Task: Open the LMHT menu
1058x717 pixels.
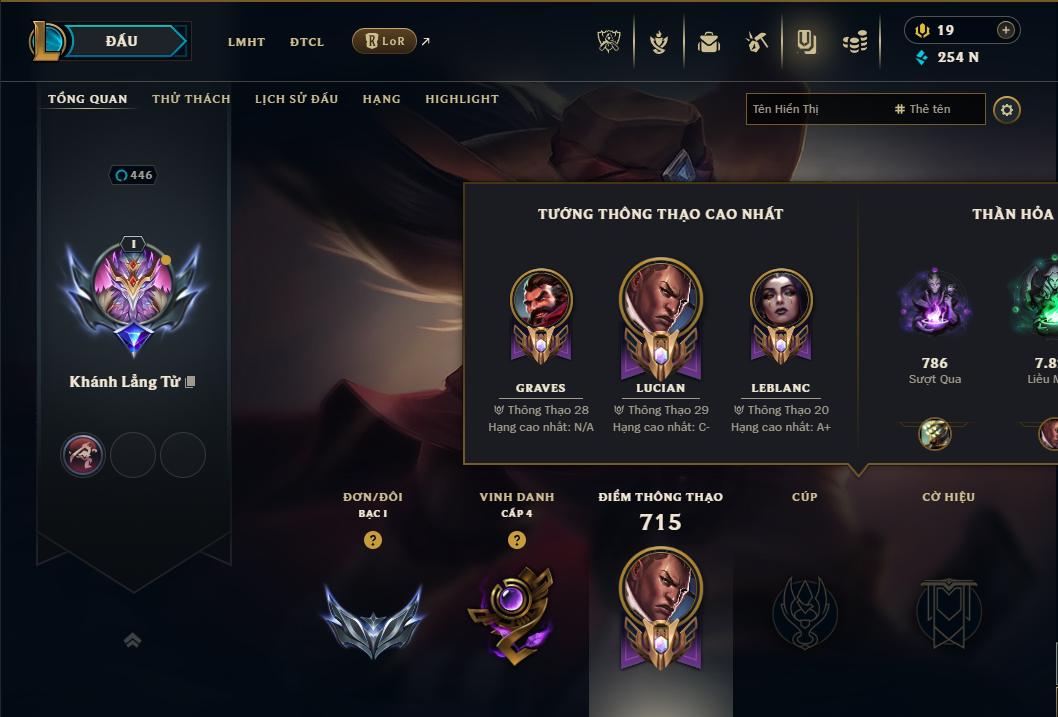Action: 246,42
